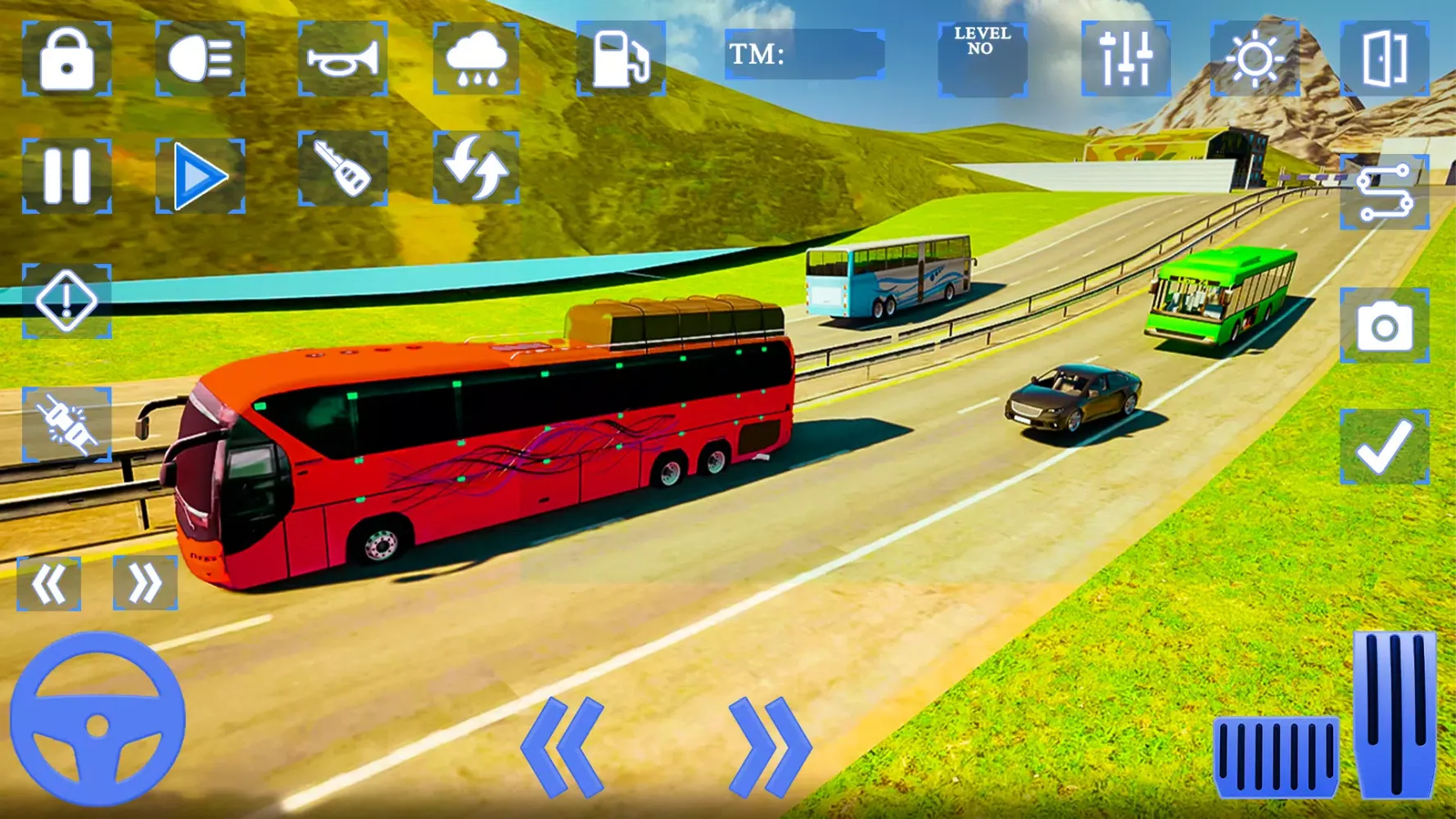The height and width of the screenshot is (819, 1456).
Task: Toggle the rain cloud weather icon
Action: [476, 59]
